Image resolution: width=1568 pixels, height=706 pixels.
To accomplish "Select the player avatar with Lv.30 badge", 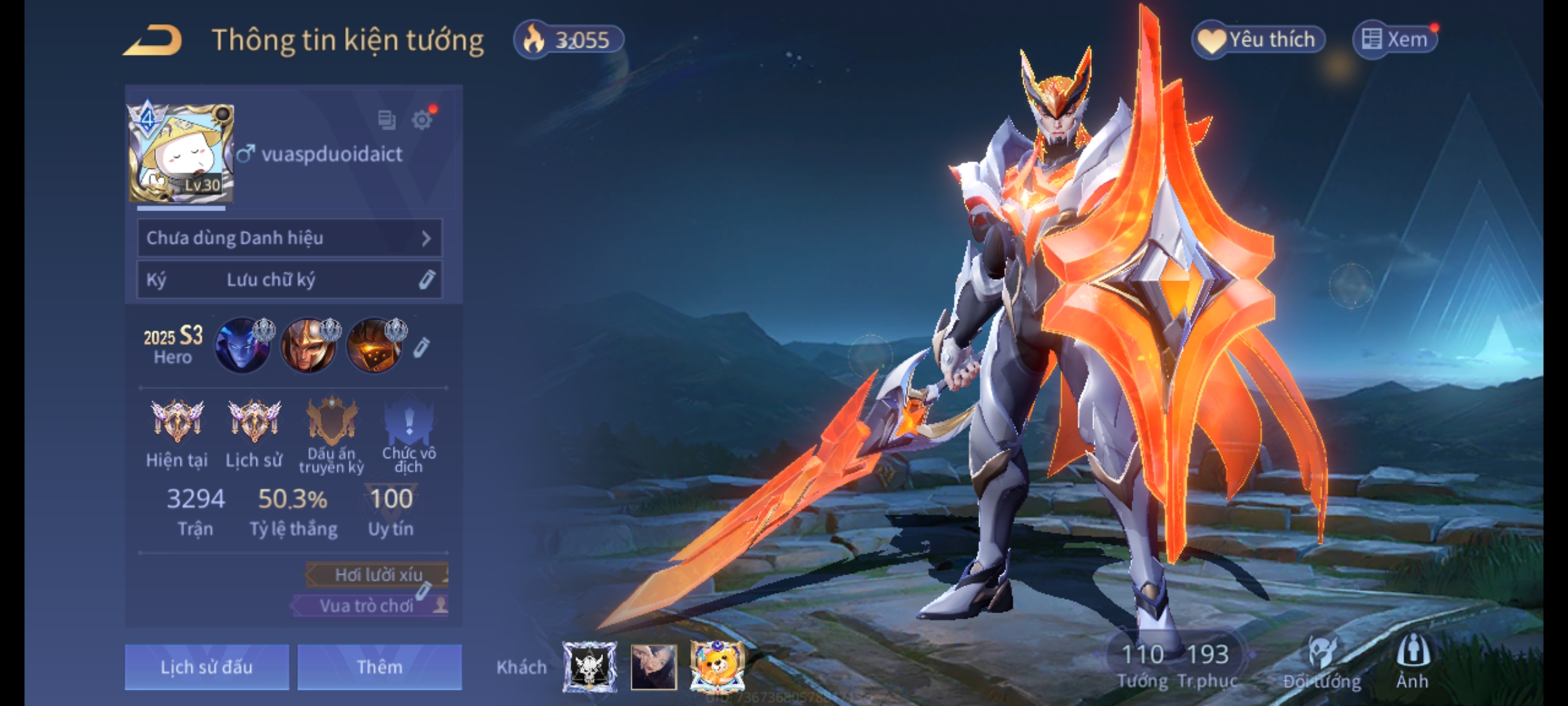I will click(181, 153).
